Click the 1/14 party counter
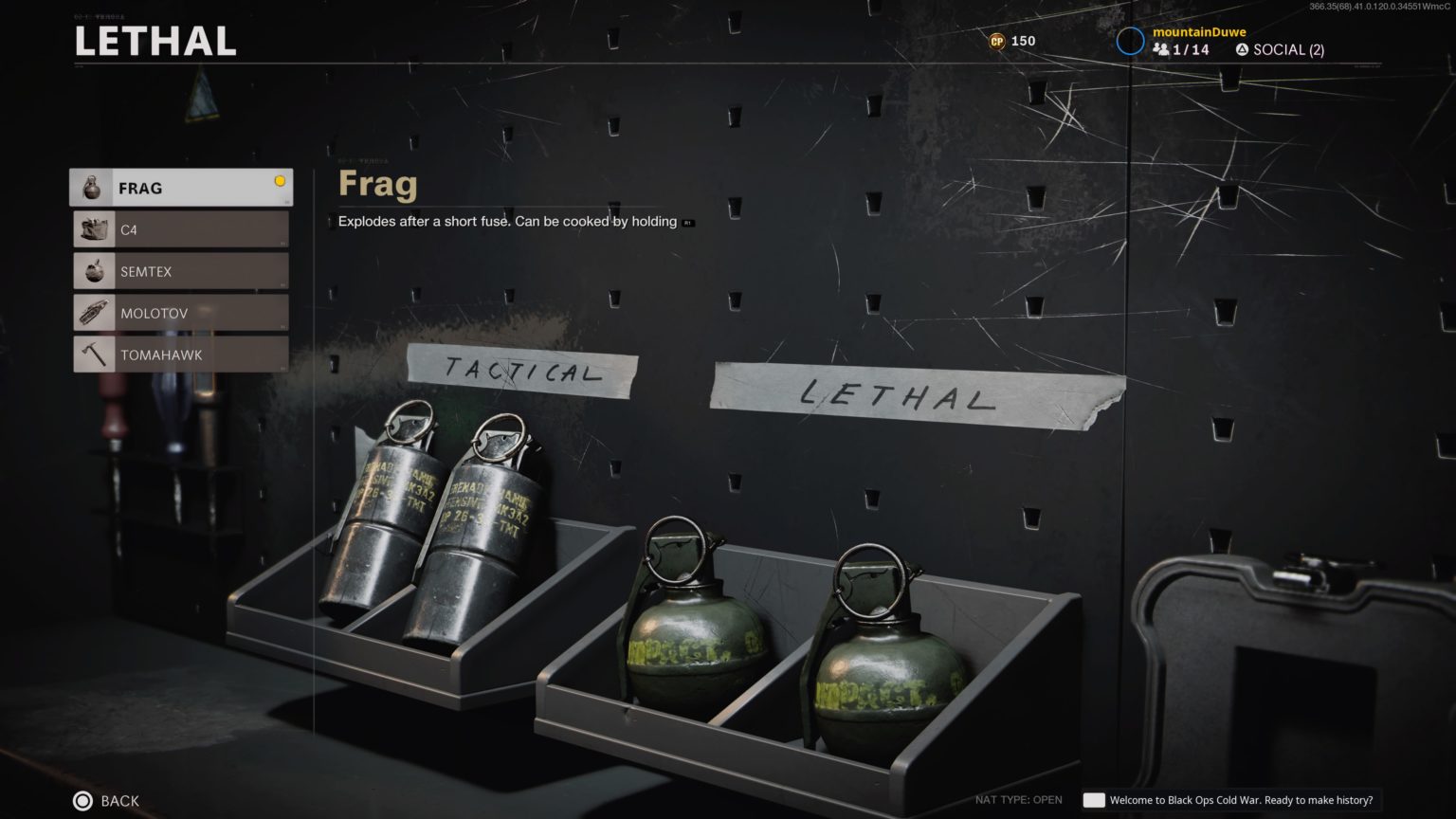 pyautogui.click(x=1190, y=49)
